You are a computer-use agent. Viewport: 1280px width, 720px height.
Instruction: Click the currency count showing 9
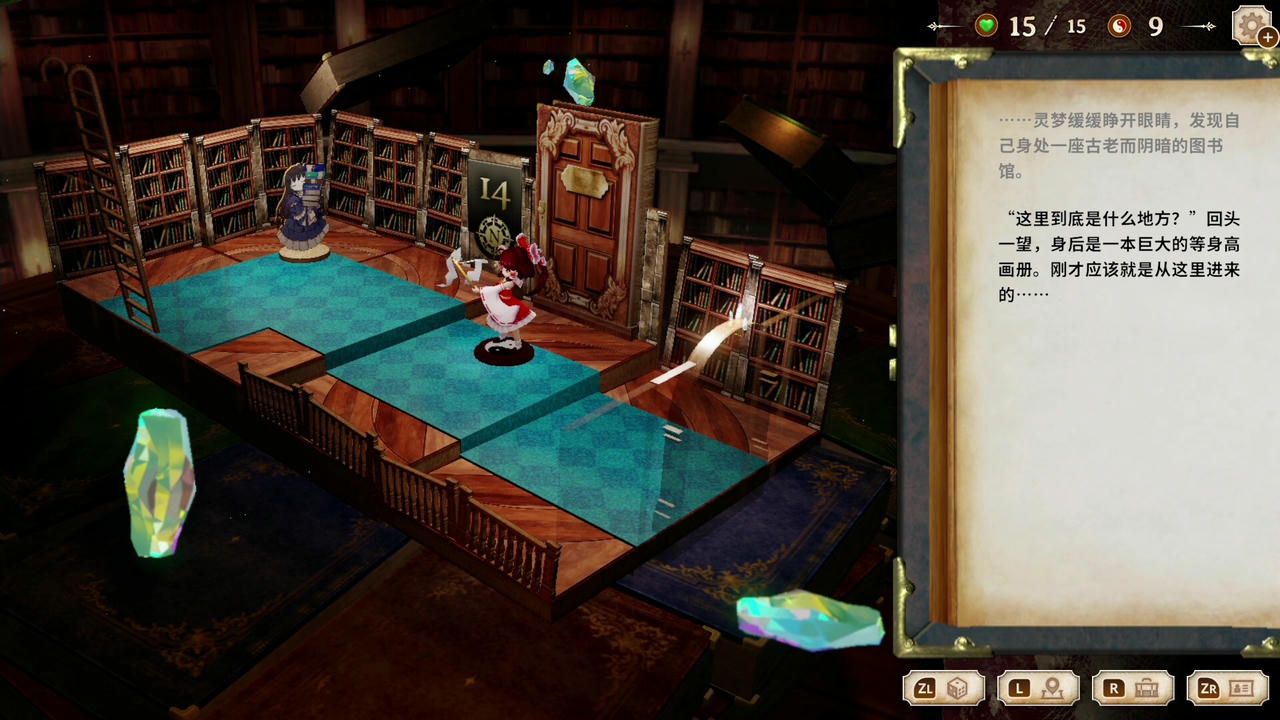click(x=1155, y=27)
